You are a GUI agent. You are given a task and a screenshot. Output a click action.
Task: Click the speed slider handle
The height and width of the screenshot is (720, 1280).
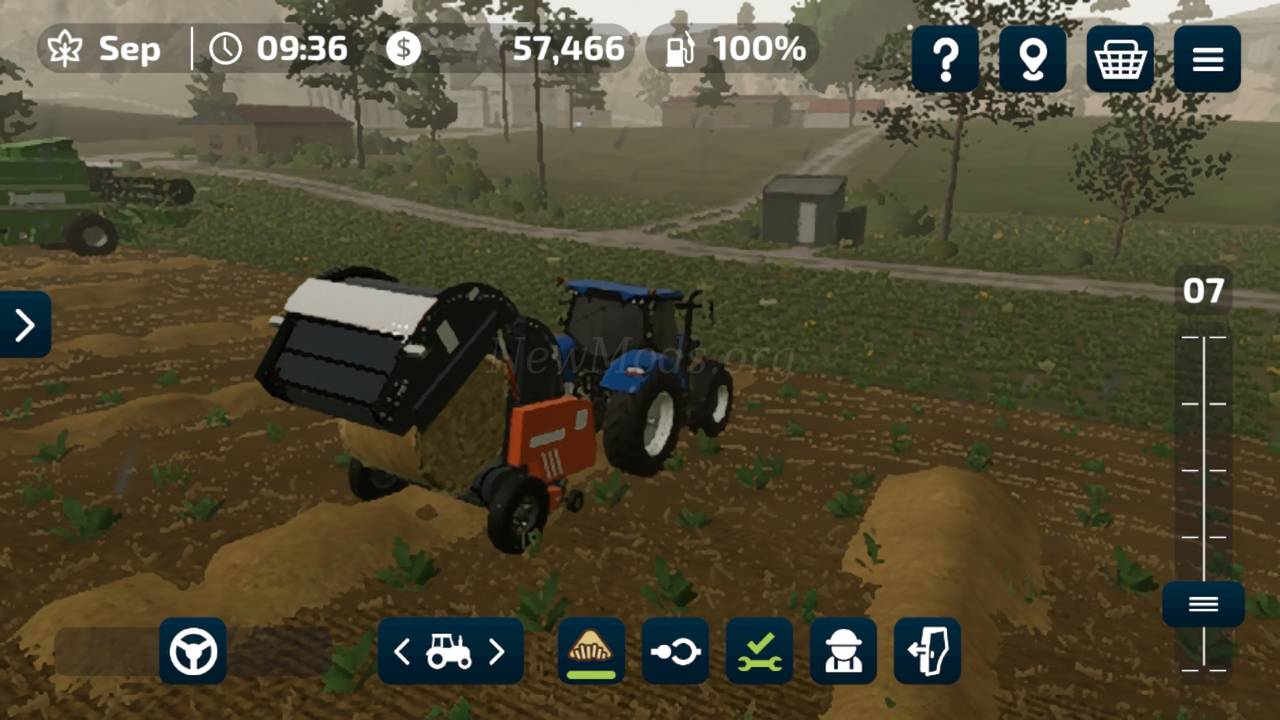point(1203,604)
